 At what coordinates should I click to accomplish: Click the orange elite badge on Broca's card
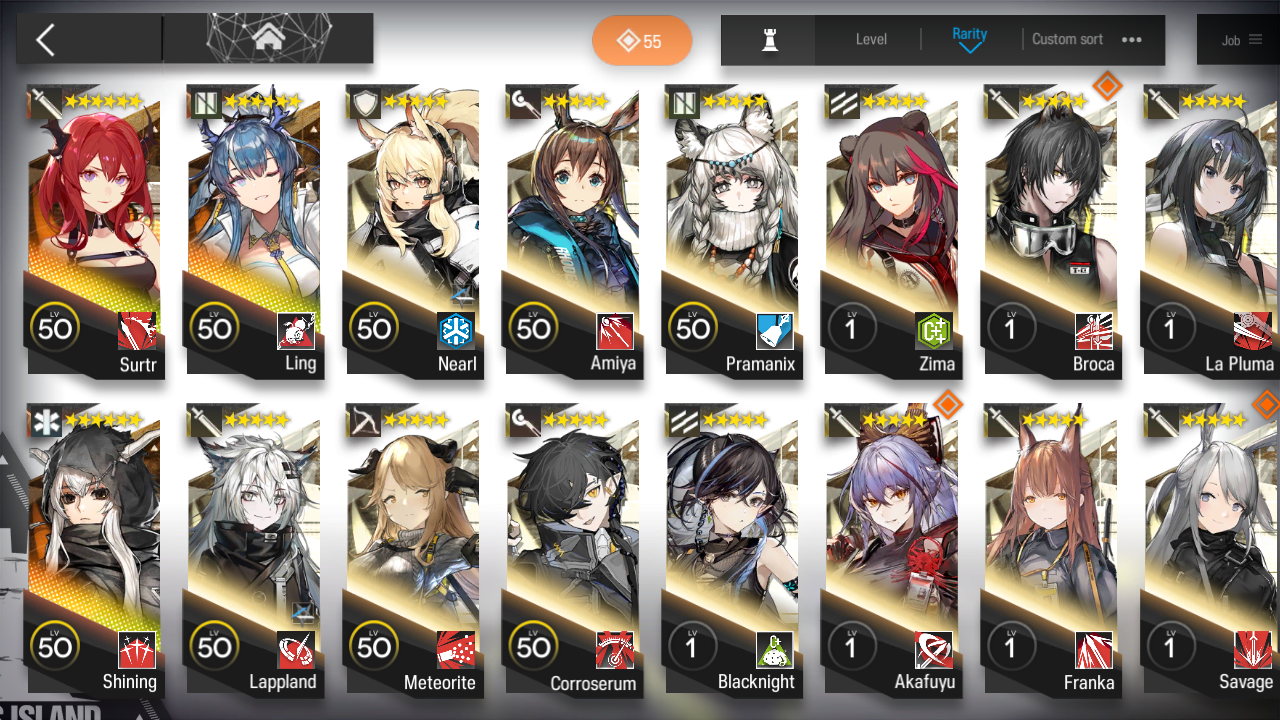[x=1107, y=87]
